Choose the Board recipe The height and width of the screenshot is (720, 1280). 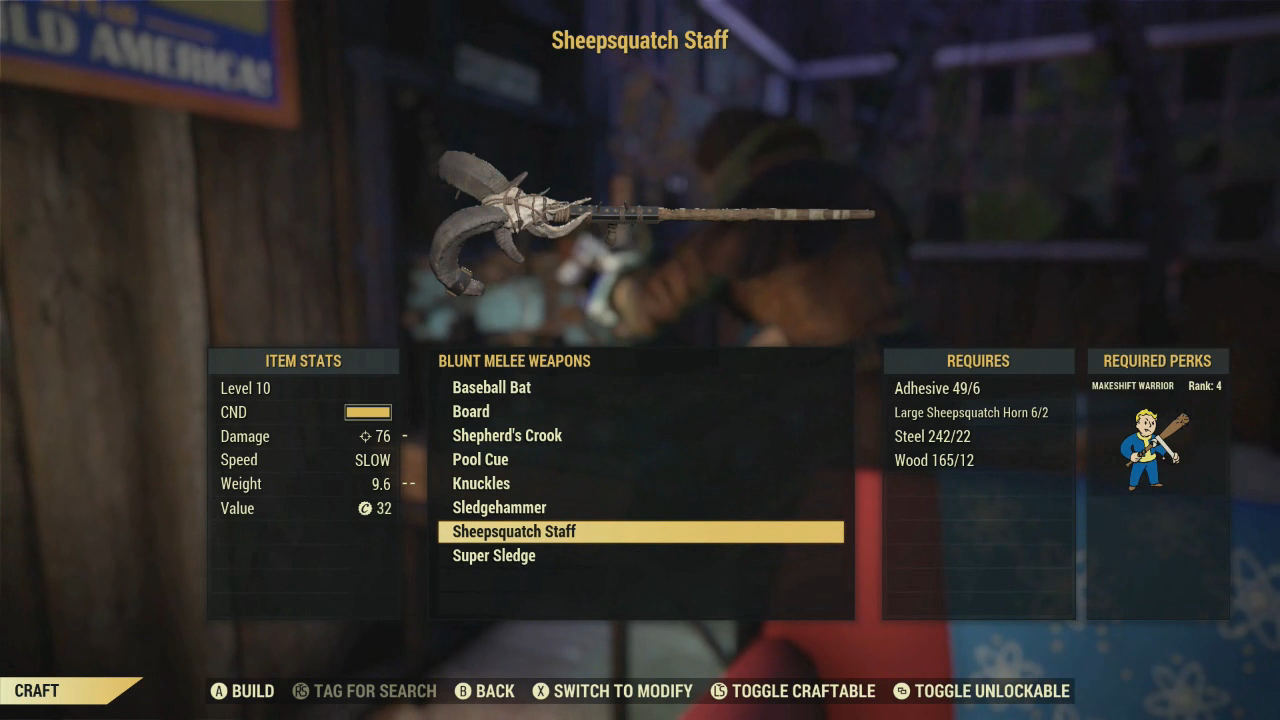tap(471, 412)
